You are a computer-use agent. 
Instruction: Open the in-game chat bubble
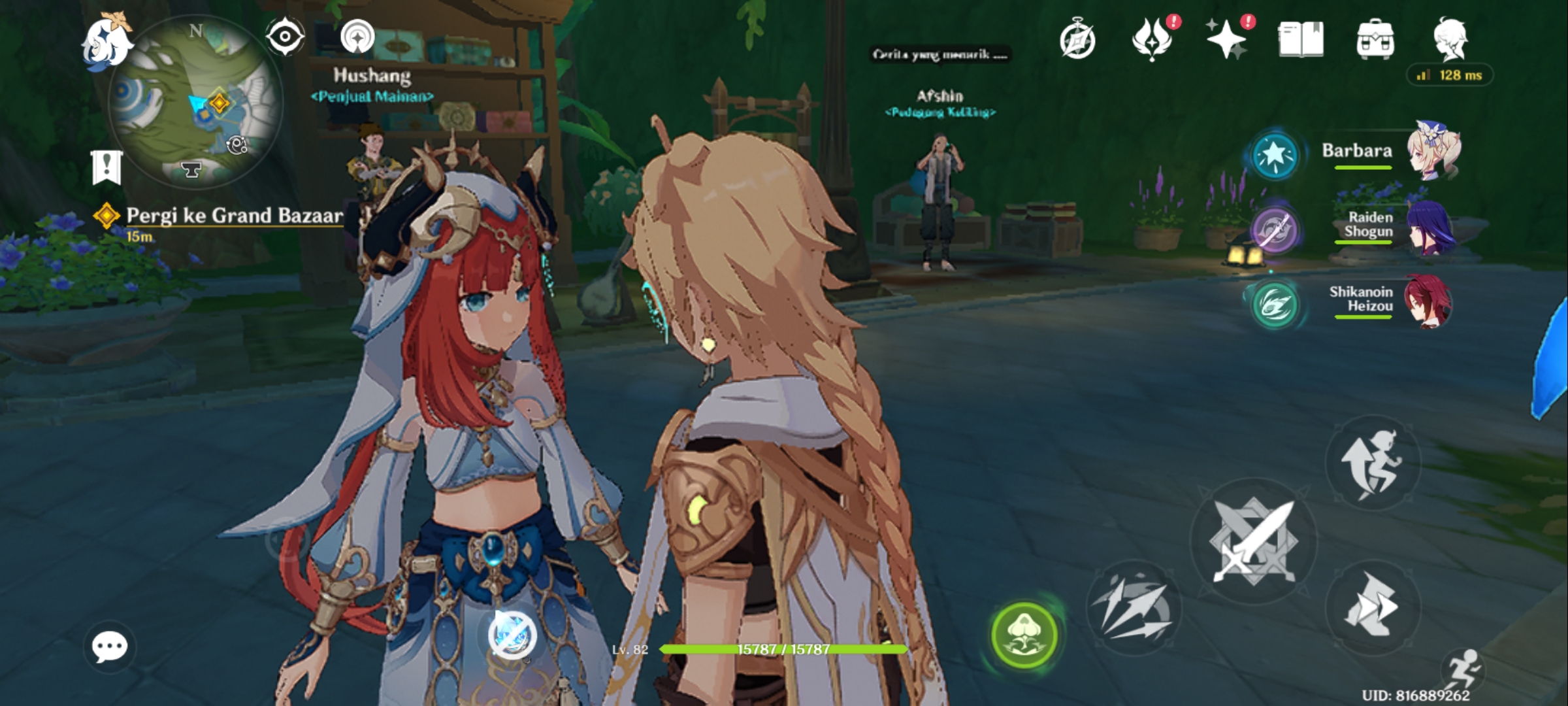[108, 647]
